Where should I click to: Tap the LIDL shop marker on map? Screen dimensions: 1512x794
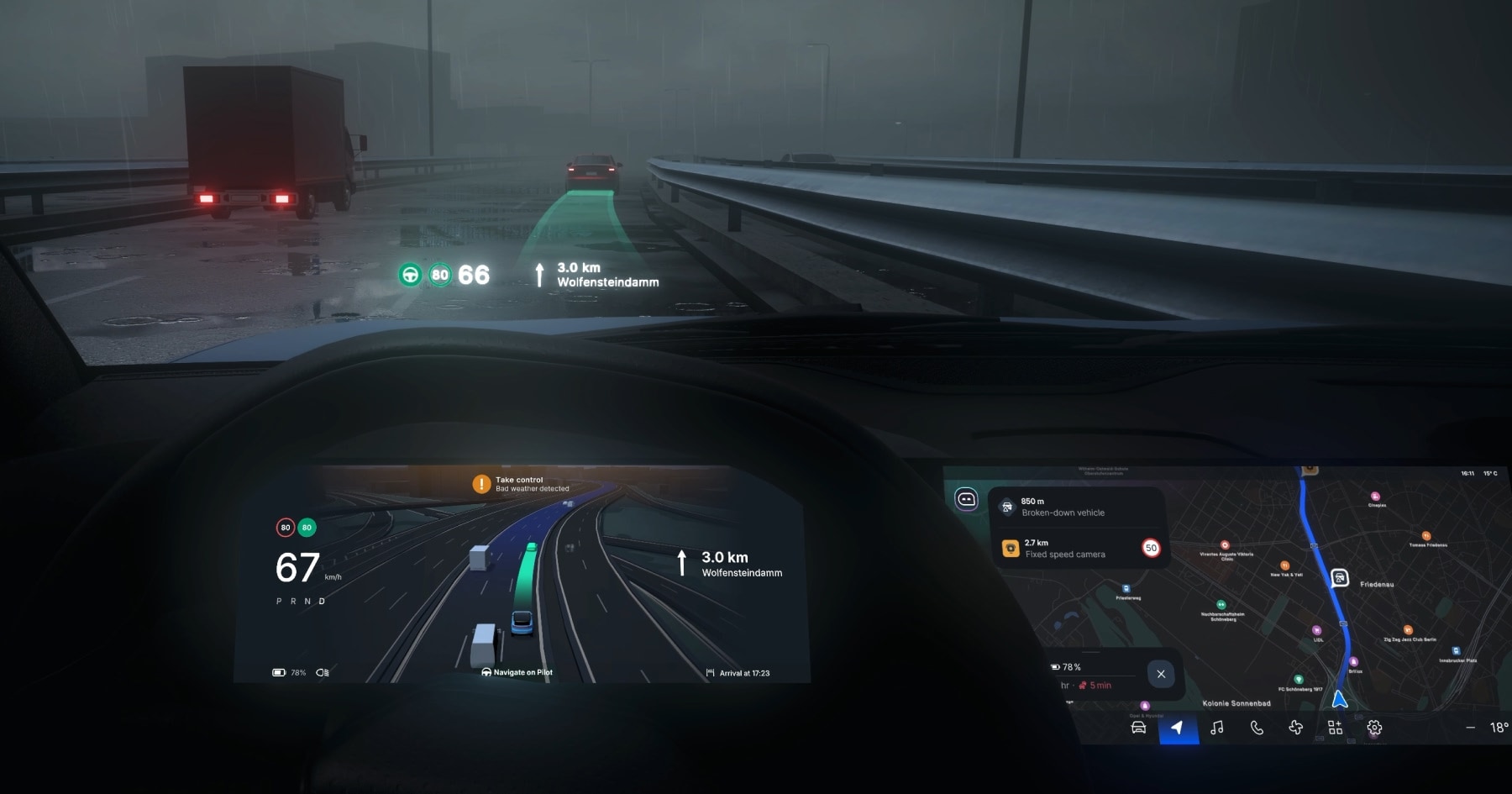(x=1316, y=630)
